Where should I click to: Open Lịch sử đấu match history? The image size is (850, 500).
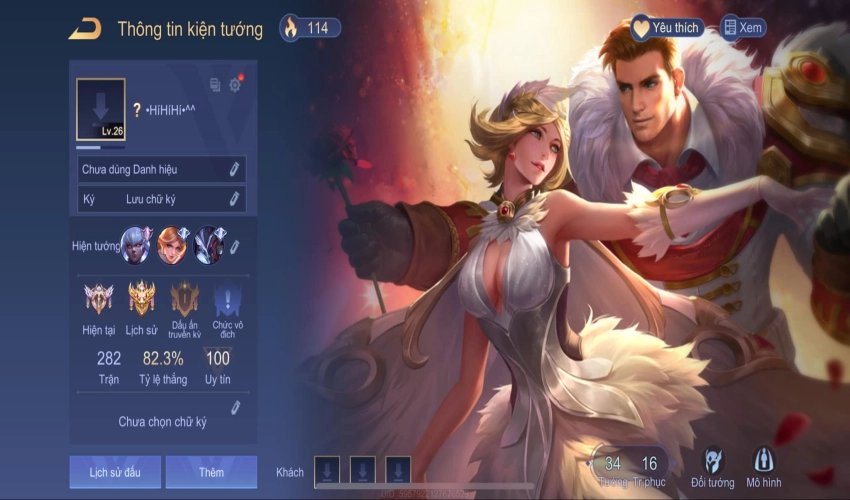[115, 472]
